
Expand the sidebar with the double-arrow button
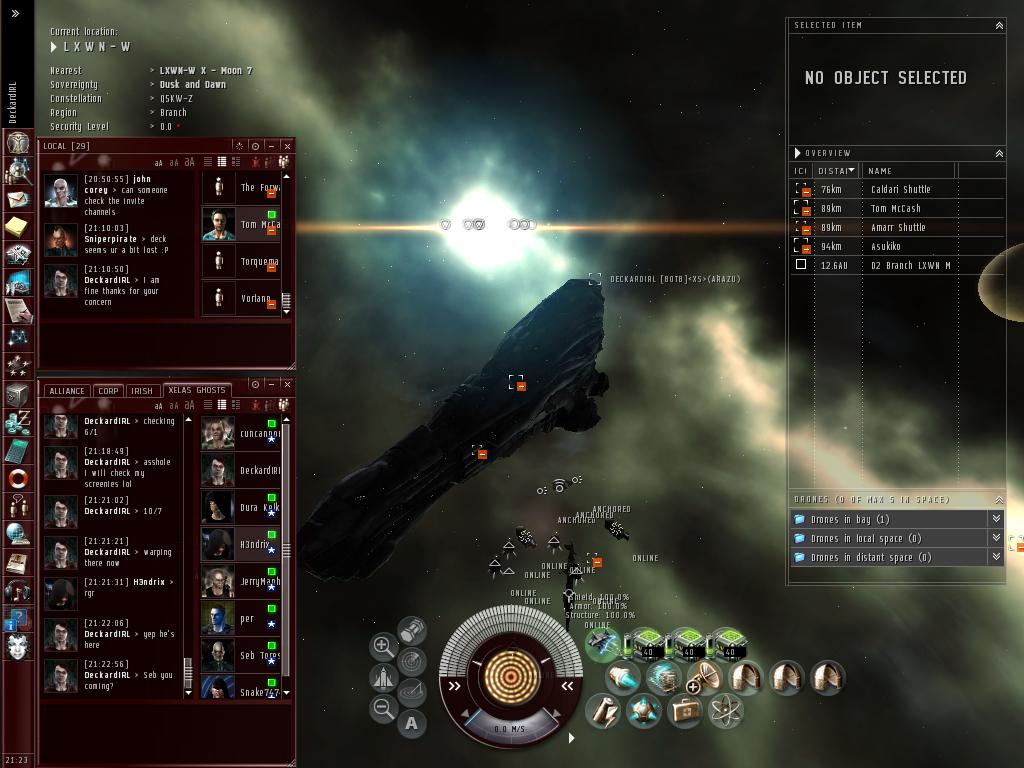[15, 14]
